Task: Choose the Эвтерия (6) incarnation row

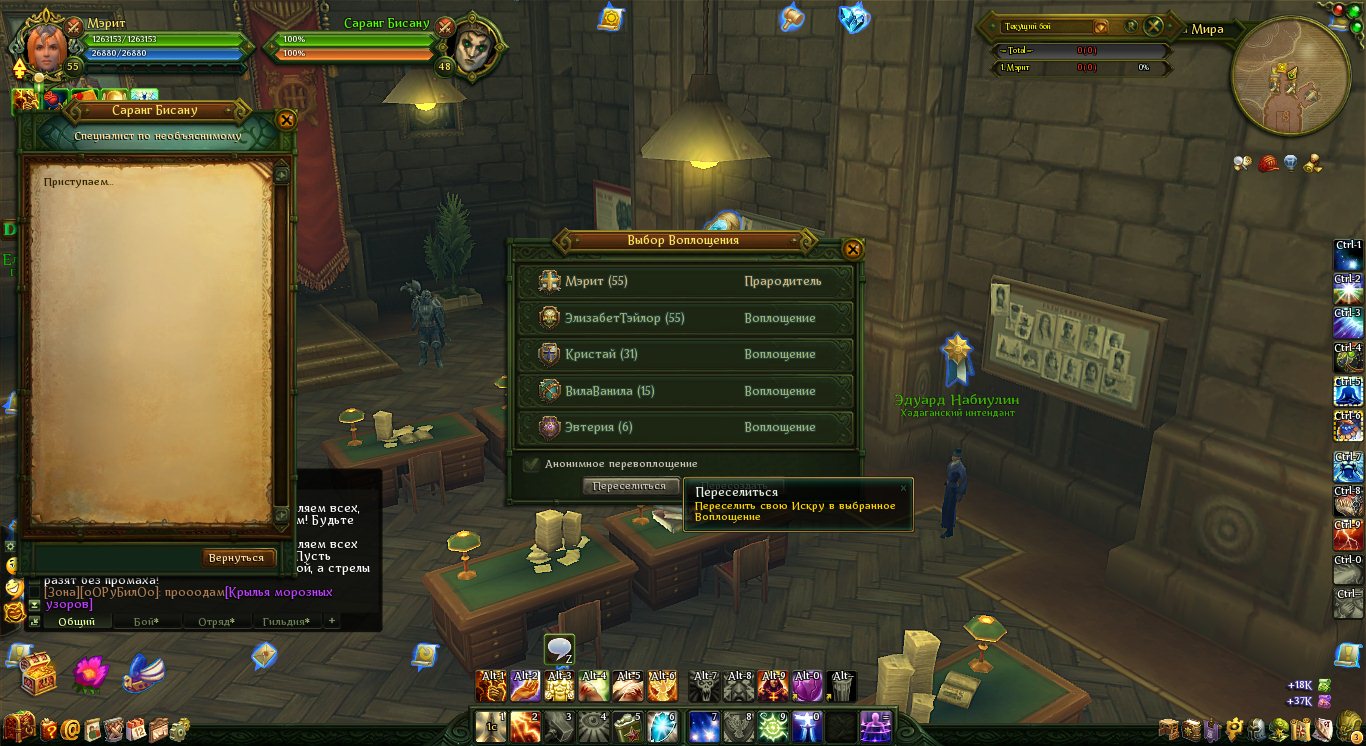Action: pyautogui.click(x=686, y=427)
